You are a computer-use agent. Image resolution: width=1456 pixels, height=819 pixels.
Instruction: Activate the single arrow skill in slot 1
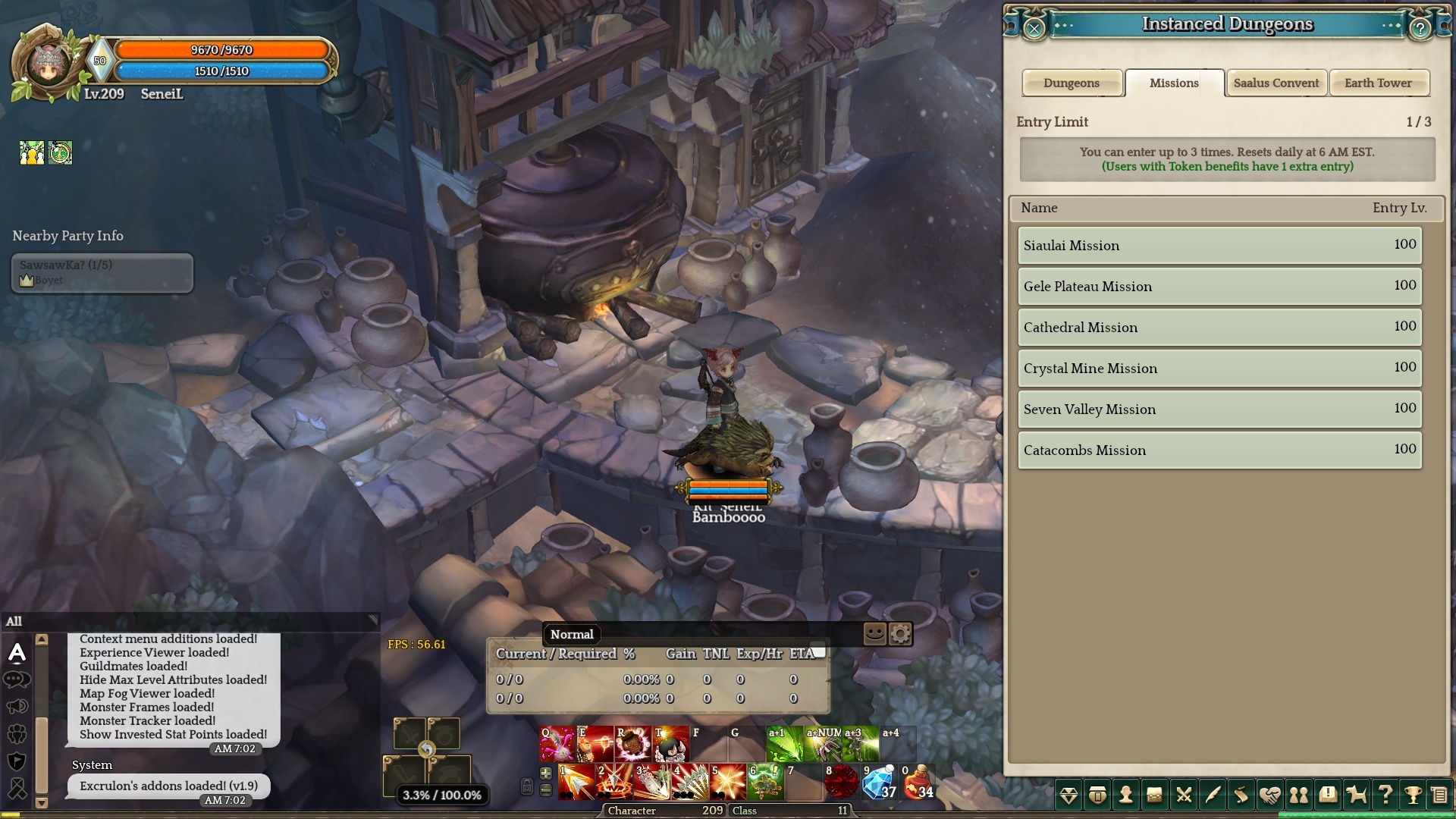(x=576, y=783)
